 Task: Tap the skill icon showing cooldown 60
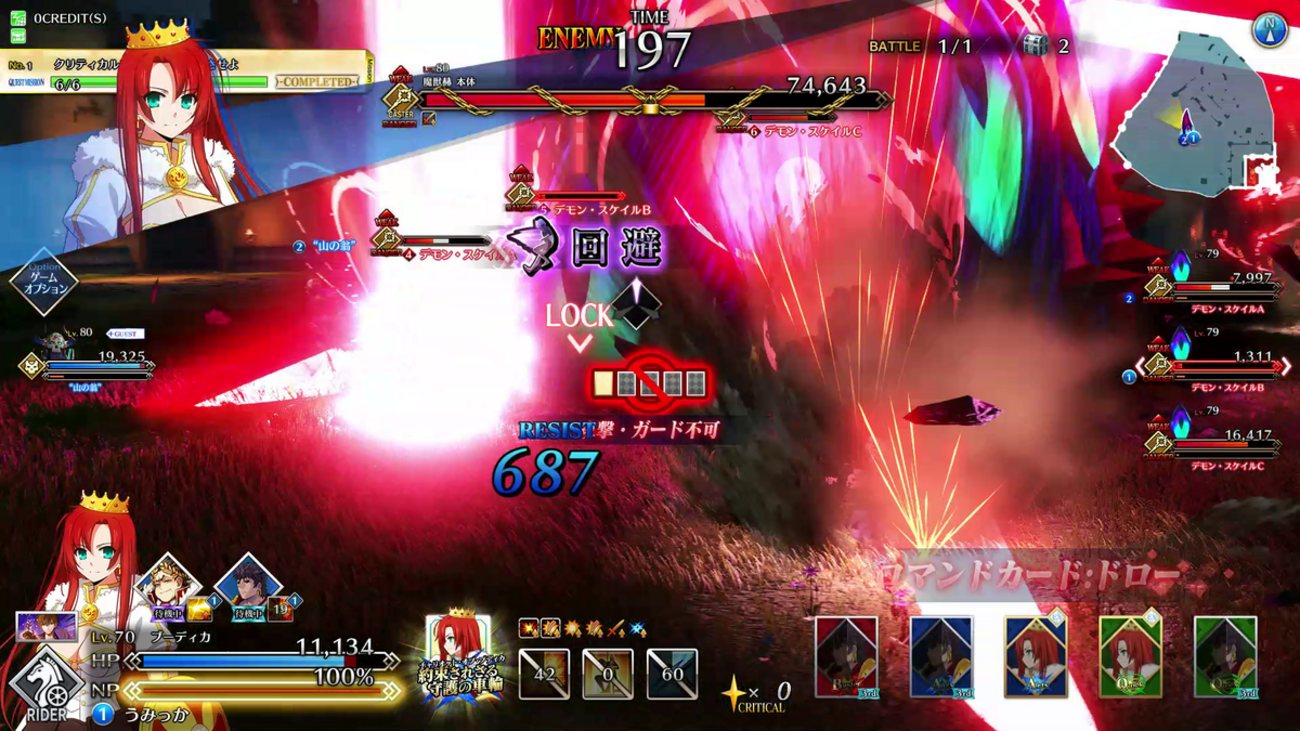(672, 673)
